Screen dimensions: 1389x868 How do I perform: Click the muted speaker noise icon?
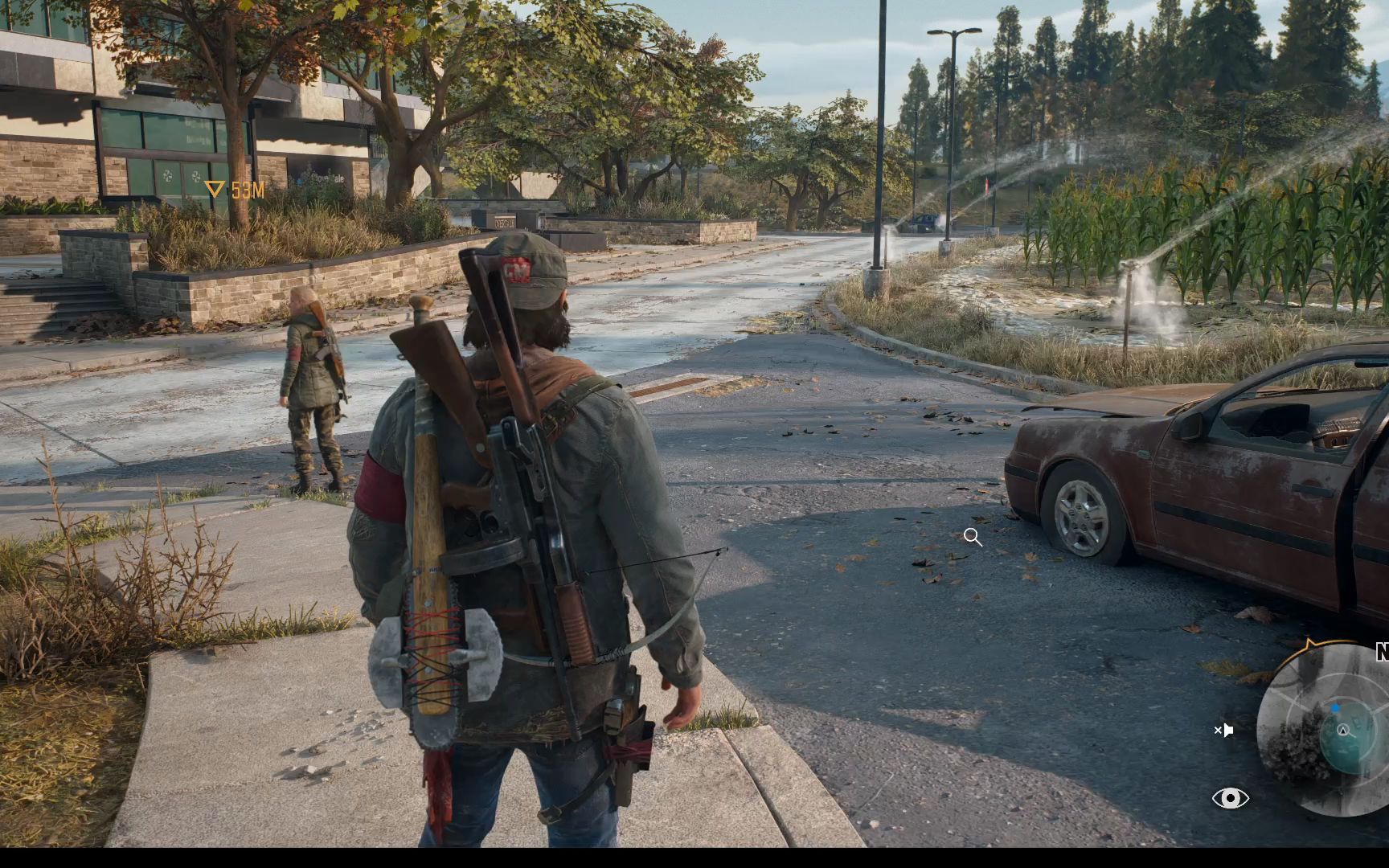click(x=1223, y=730)
